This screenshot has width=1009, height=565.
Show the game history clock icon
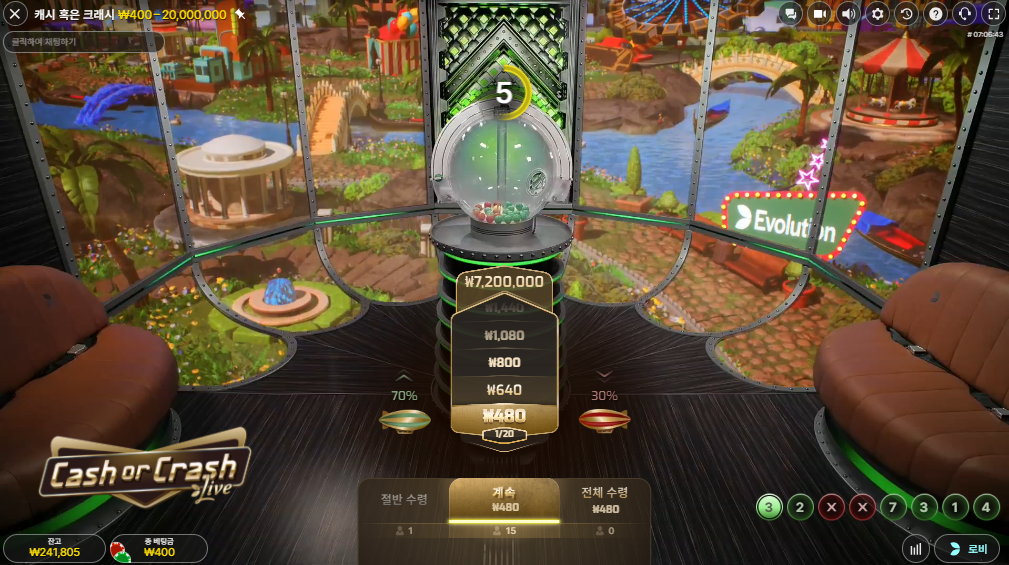(906, 14)
